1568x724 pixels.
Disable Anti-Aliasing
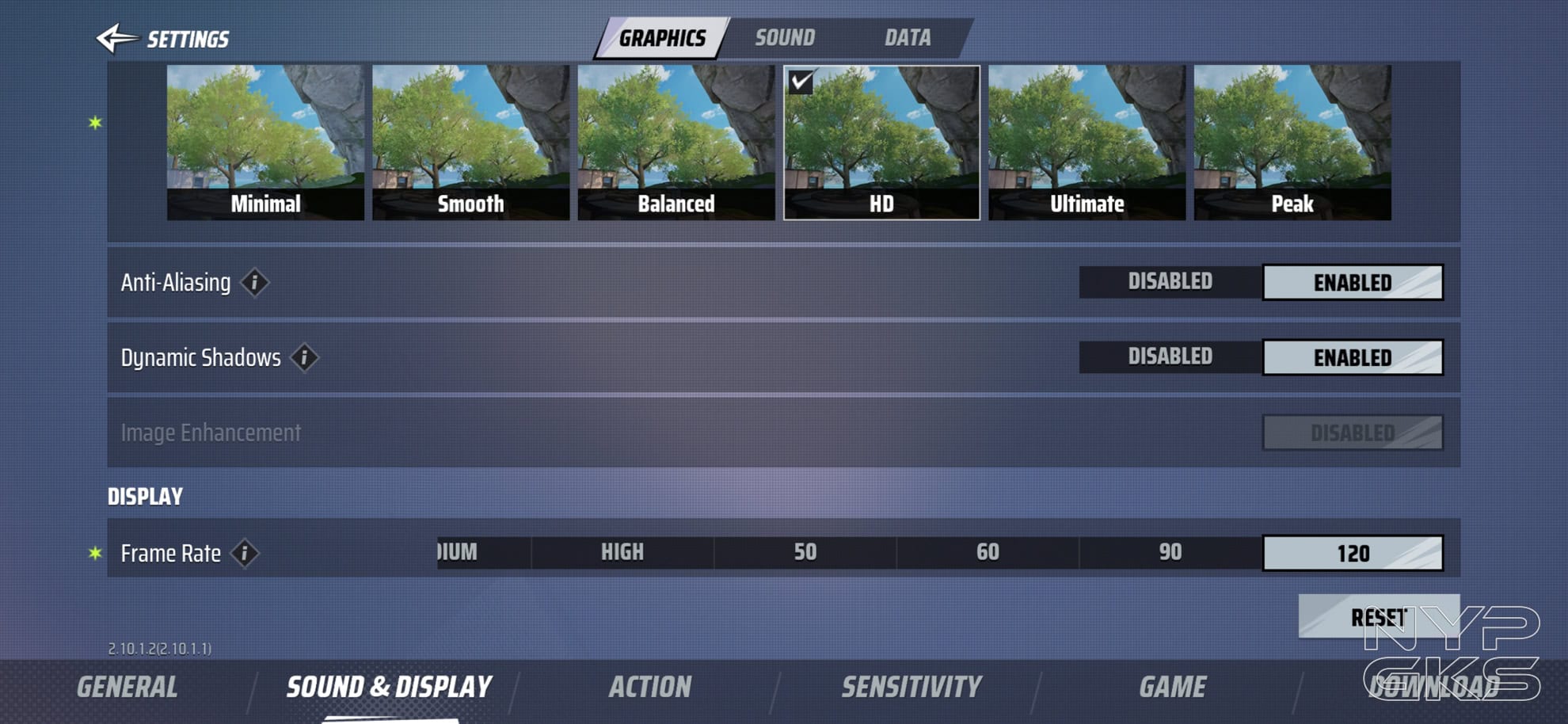1170,282
